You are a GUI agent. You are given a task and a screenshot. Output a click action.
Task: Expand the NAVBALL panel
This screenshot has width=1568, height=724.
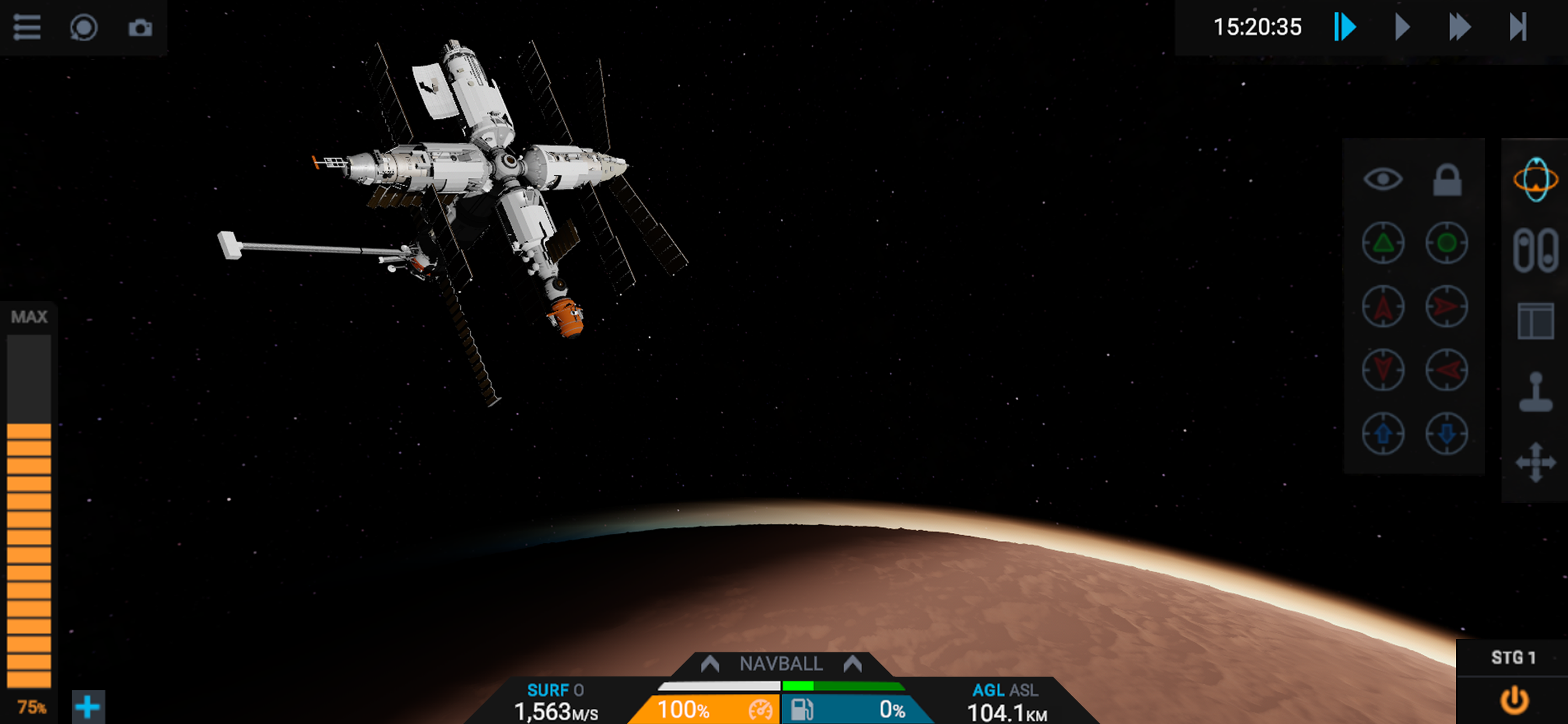point(781,664)
